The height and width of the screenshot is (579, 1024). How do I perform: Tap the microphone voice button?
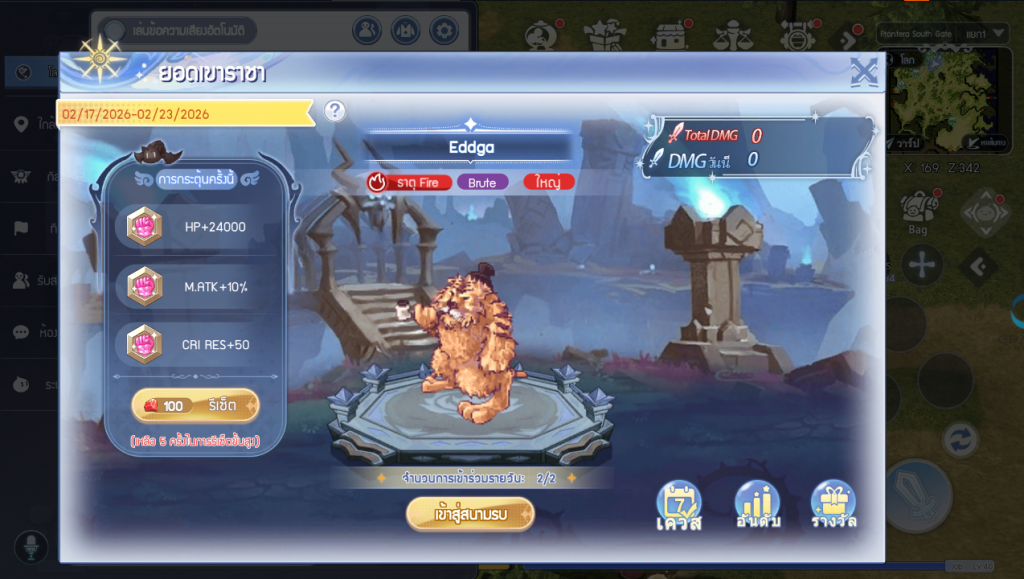[x=31, y=546]
